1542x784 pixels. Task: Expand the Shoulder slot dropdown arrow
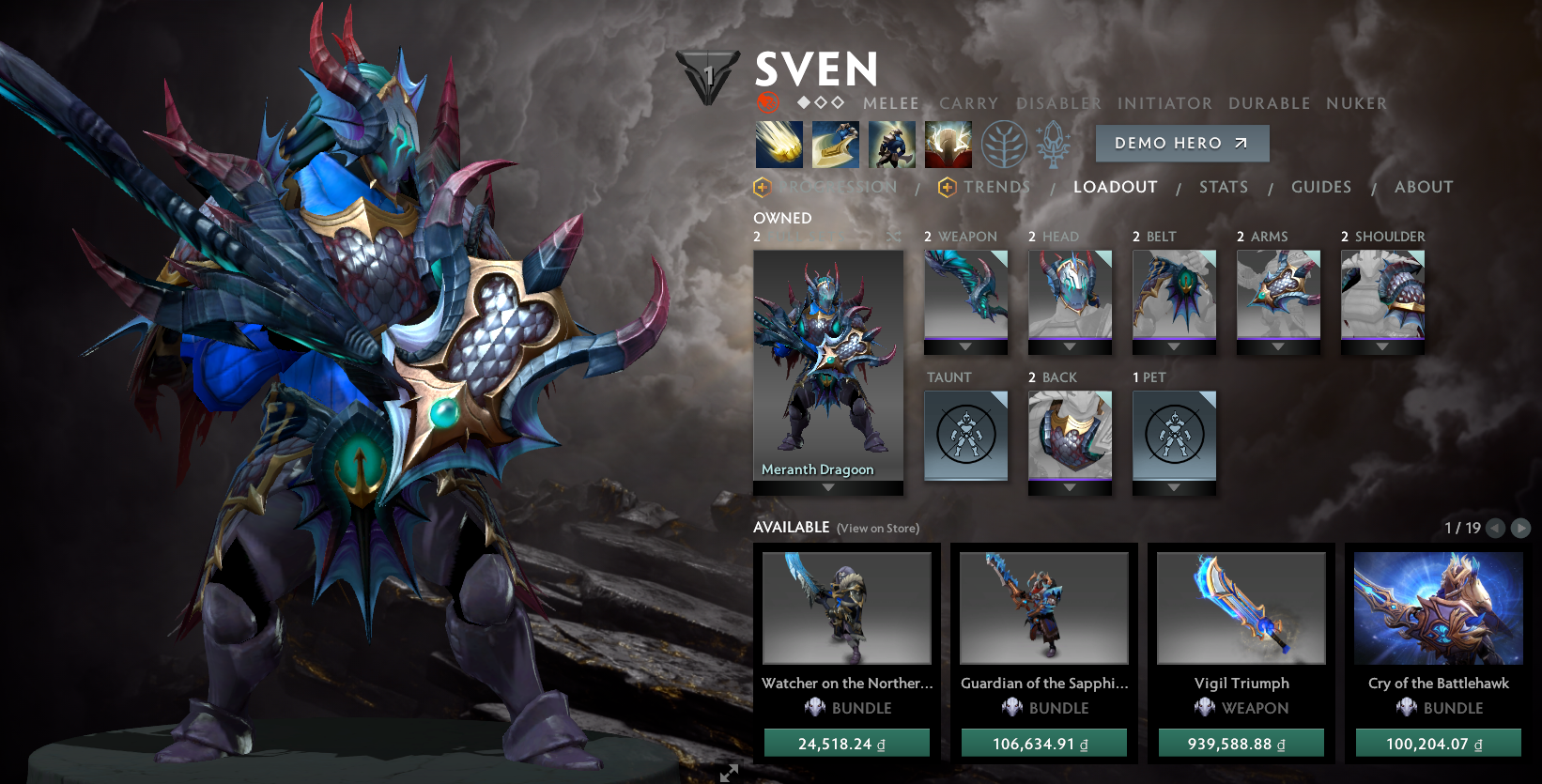click(x=1381, y=348)
